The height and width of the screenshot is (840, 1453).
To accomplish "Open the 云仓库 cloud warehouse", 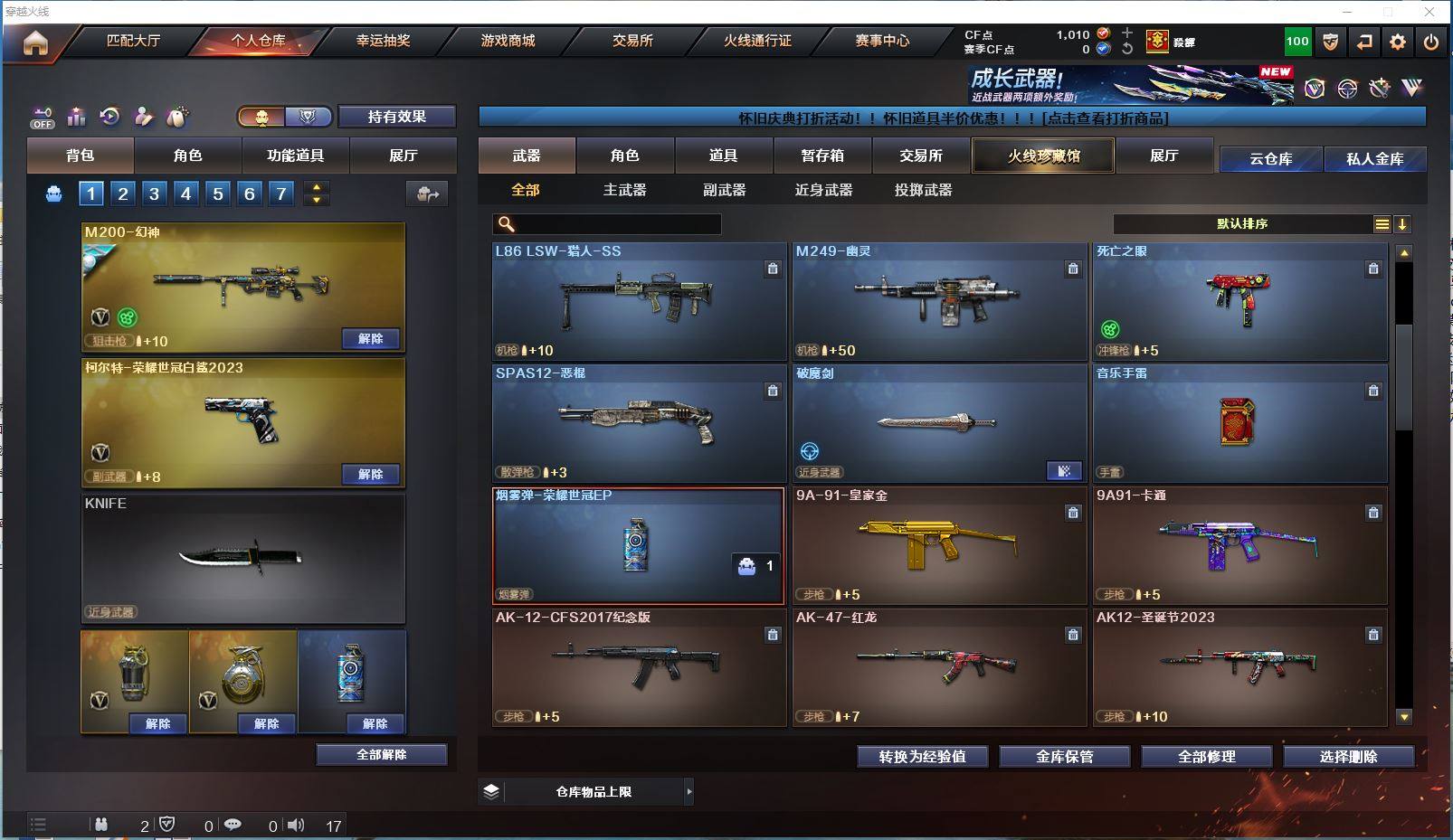I will click(1270, 159).
